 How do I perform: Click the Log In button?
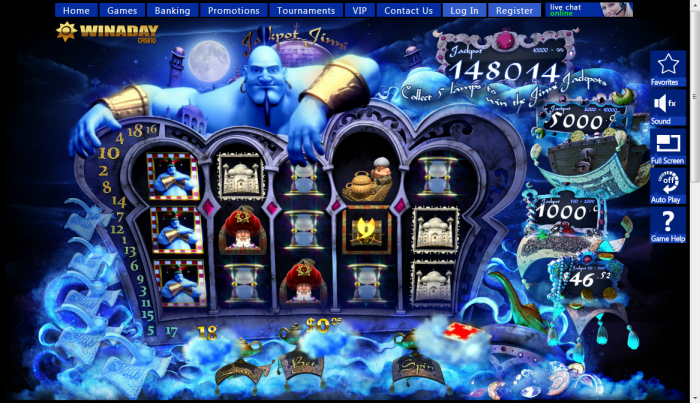click(464, 10)
